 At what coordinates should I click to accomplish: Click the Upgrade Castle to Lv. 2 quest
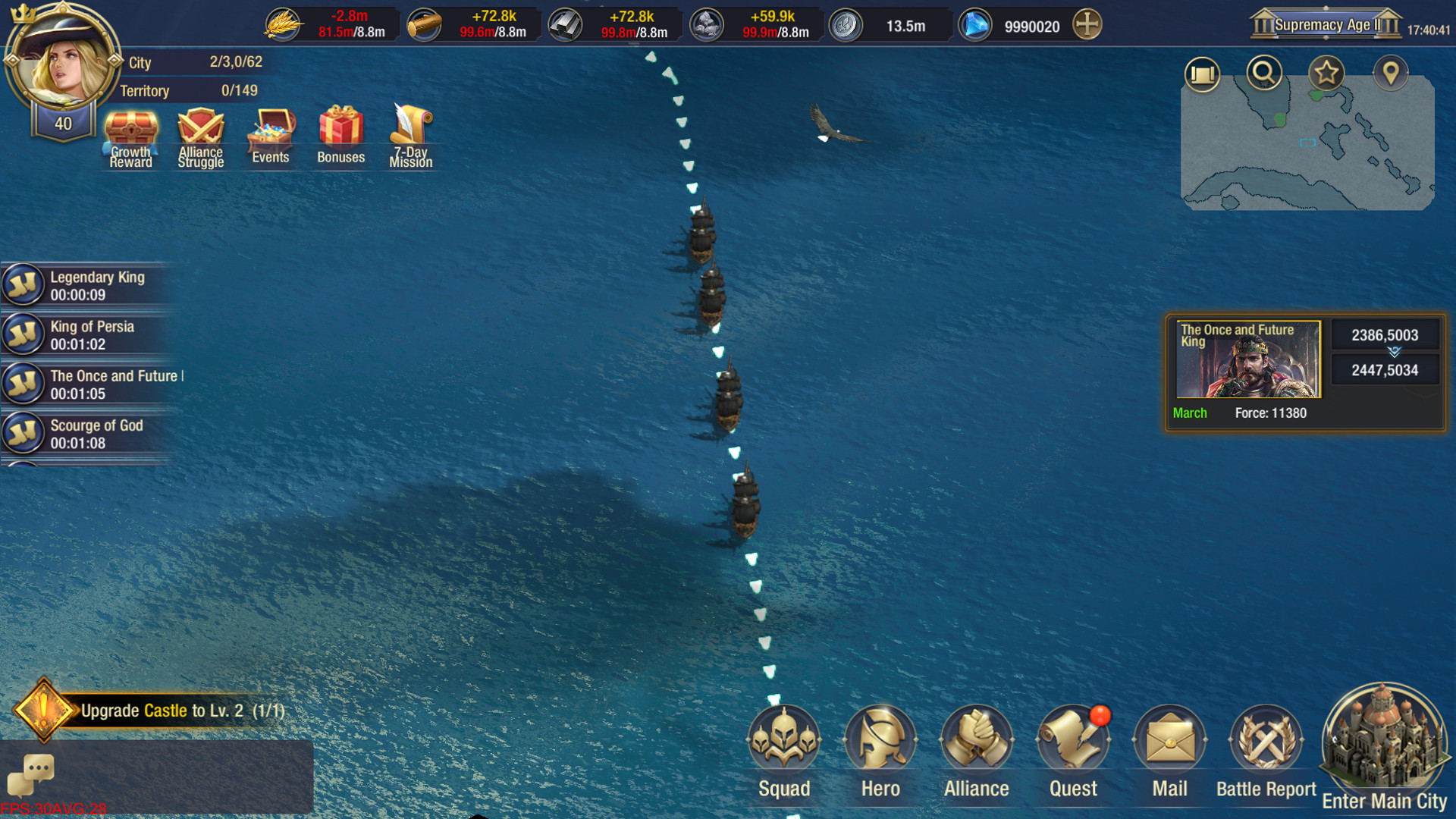click(174, 711)
